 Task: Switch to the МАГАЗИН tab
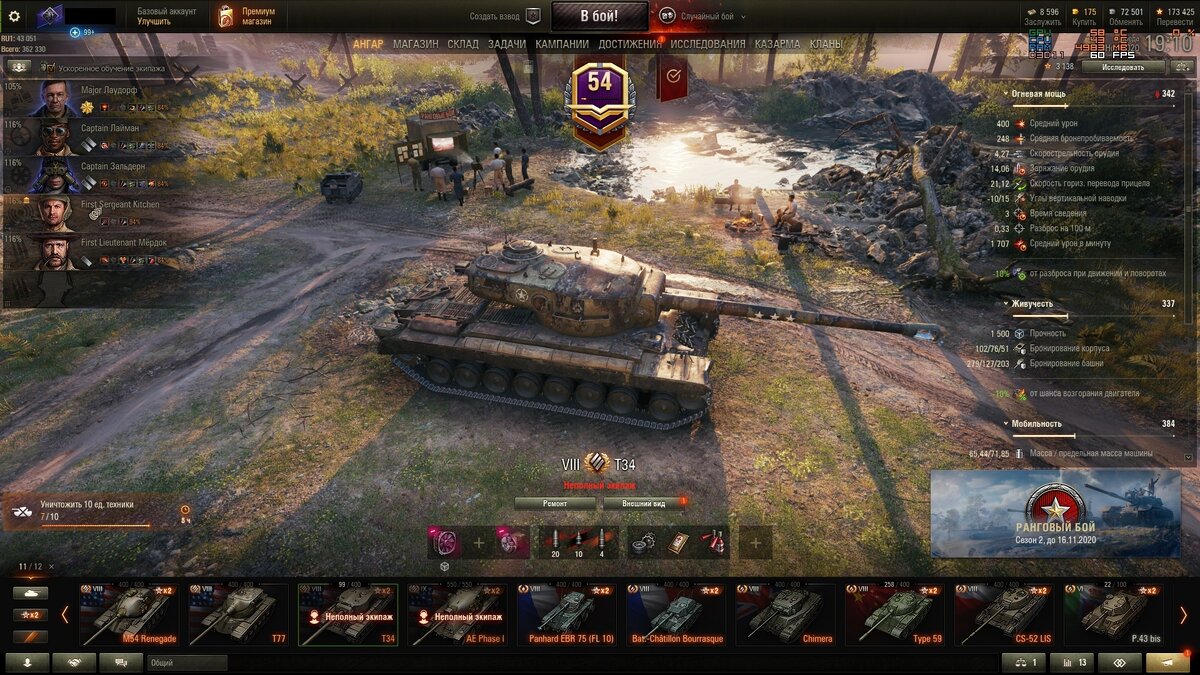point(415,44)
